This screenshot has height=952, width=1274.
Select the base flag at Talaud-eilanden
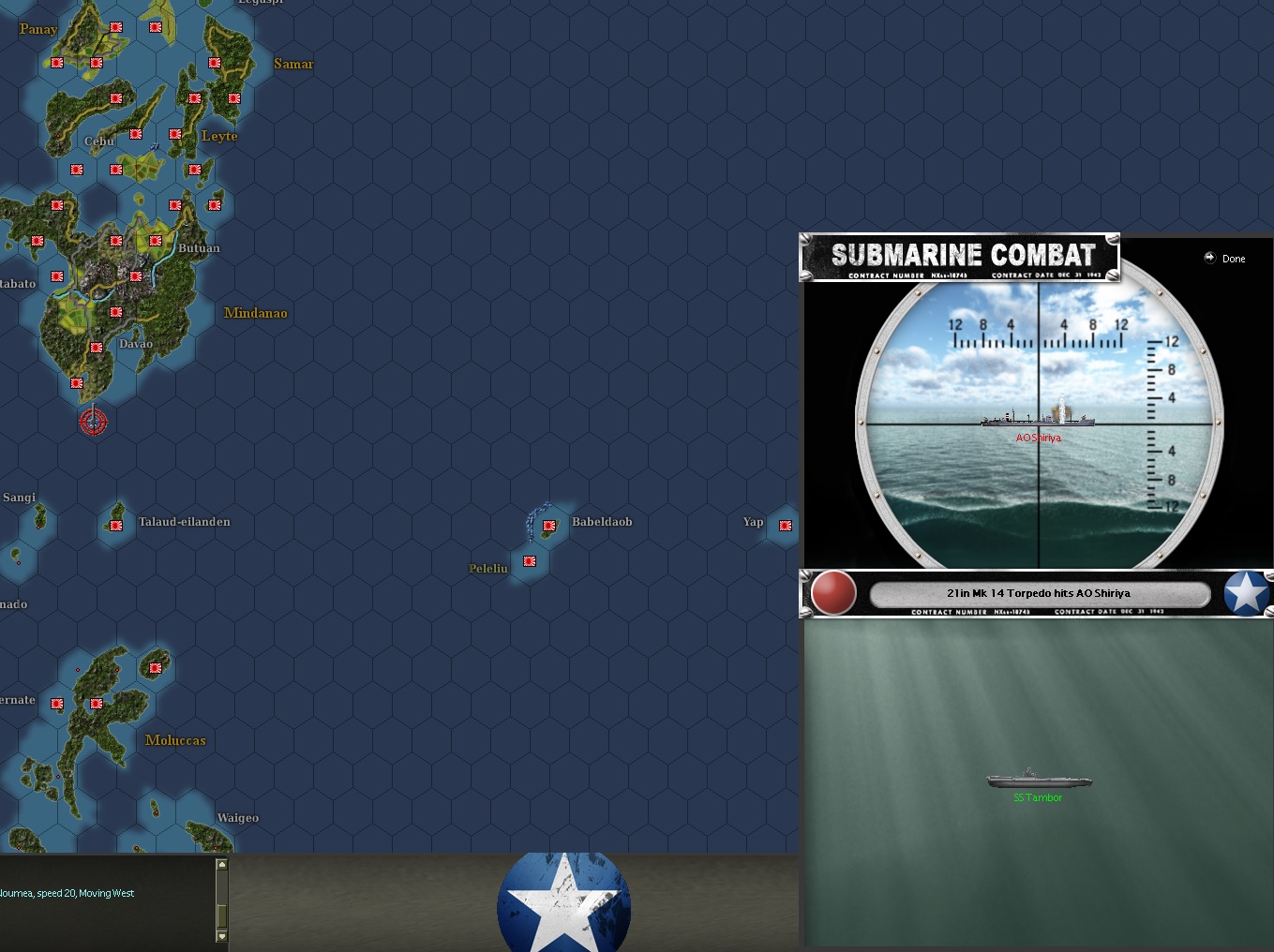coord(114,525)
